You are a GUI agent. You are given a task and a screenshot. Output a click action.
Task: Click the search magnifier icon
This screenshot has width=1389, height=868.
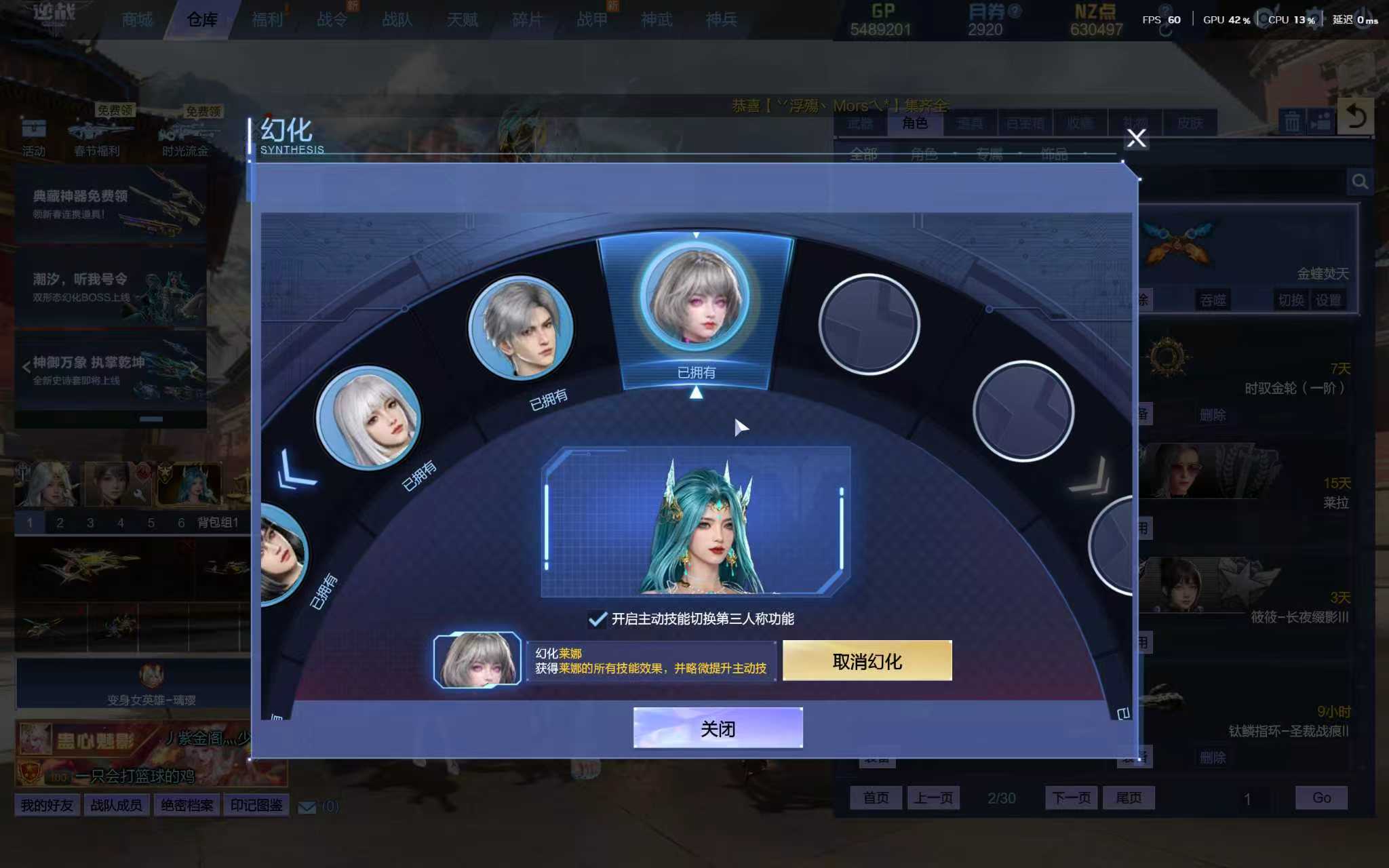click(1360, 182)
